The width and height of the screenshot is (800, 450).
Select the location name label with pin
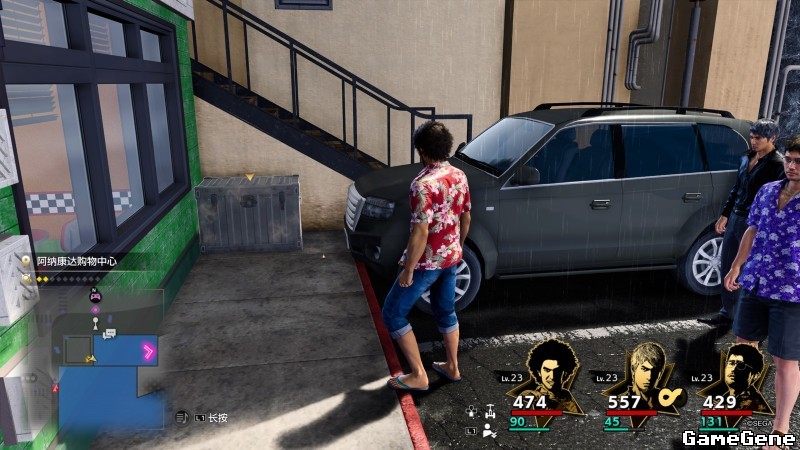[82, 260]
